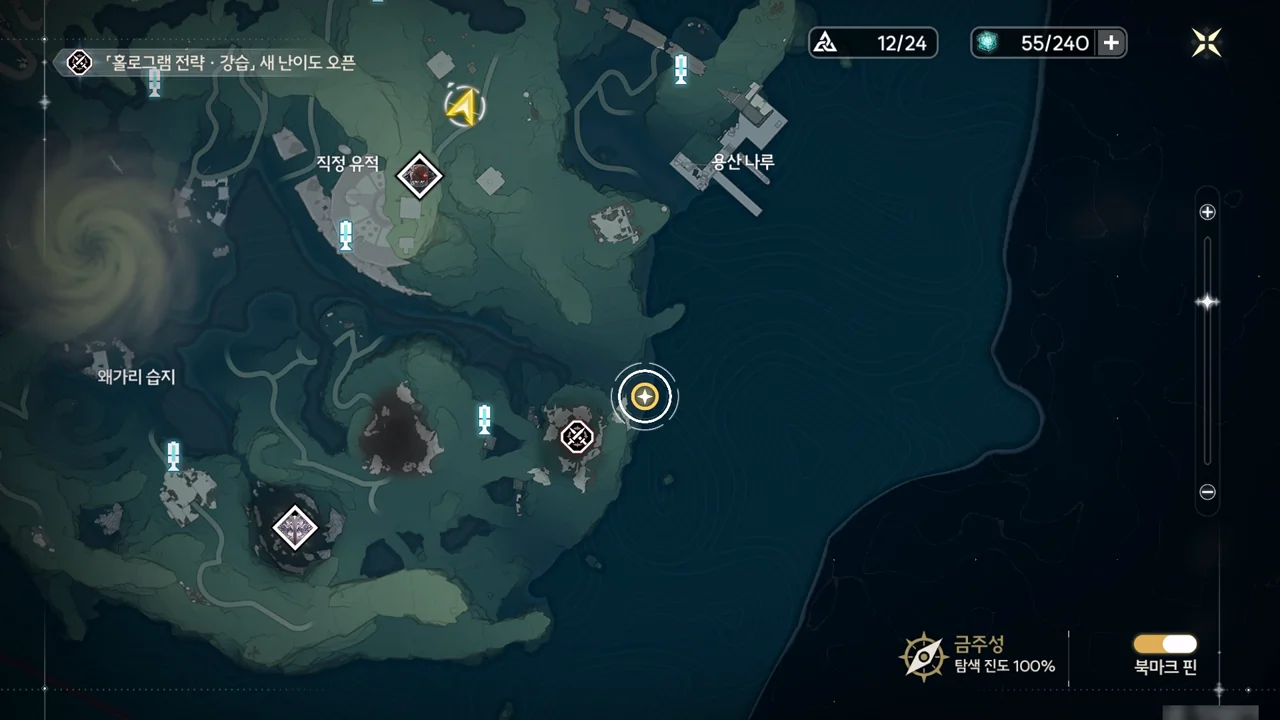Click the map zoom slider handle
This screenshot has height=720, width=1280.
pyautogui.click(x=1207, y=302)
